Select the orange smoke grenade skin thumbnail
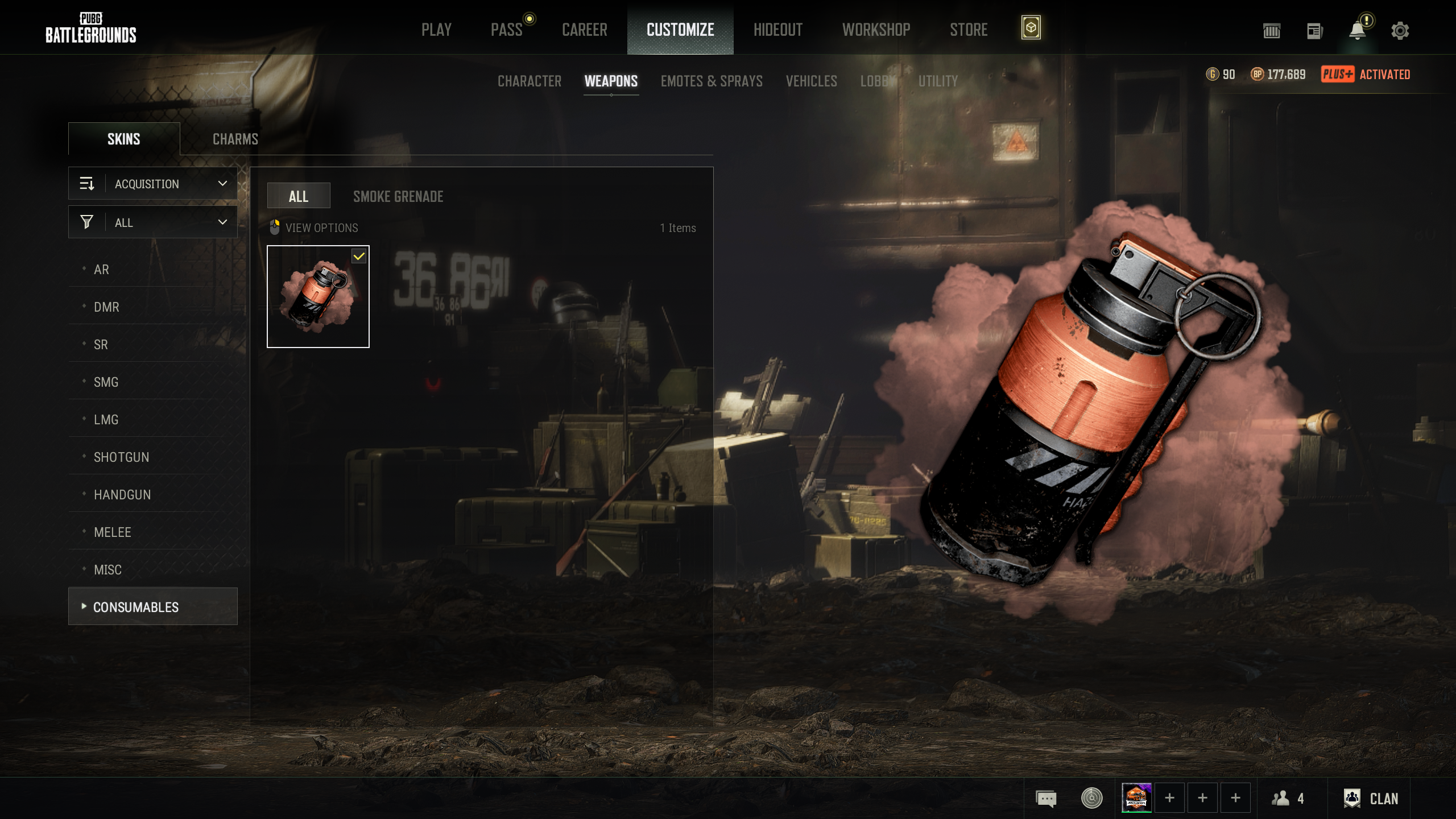The height and width of the screenshot is (819, 1456). click(x=318, y=297)
